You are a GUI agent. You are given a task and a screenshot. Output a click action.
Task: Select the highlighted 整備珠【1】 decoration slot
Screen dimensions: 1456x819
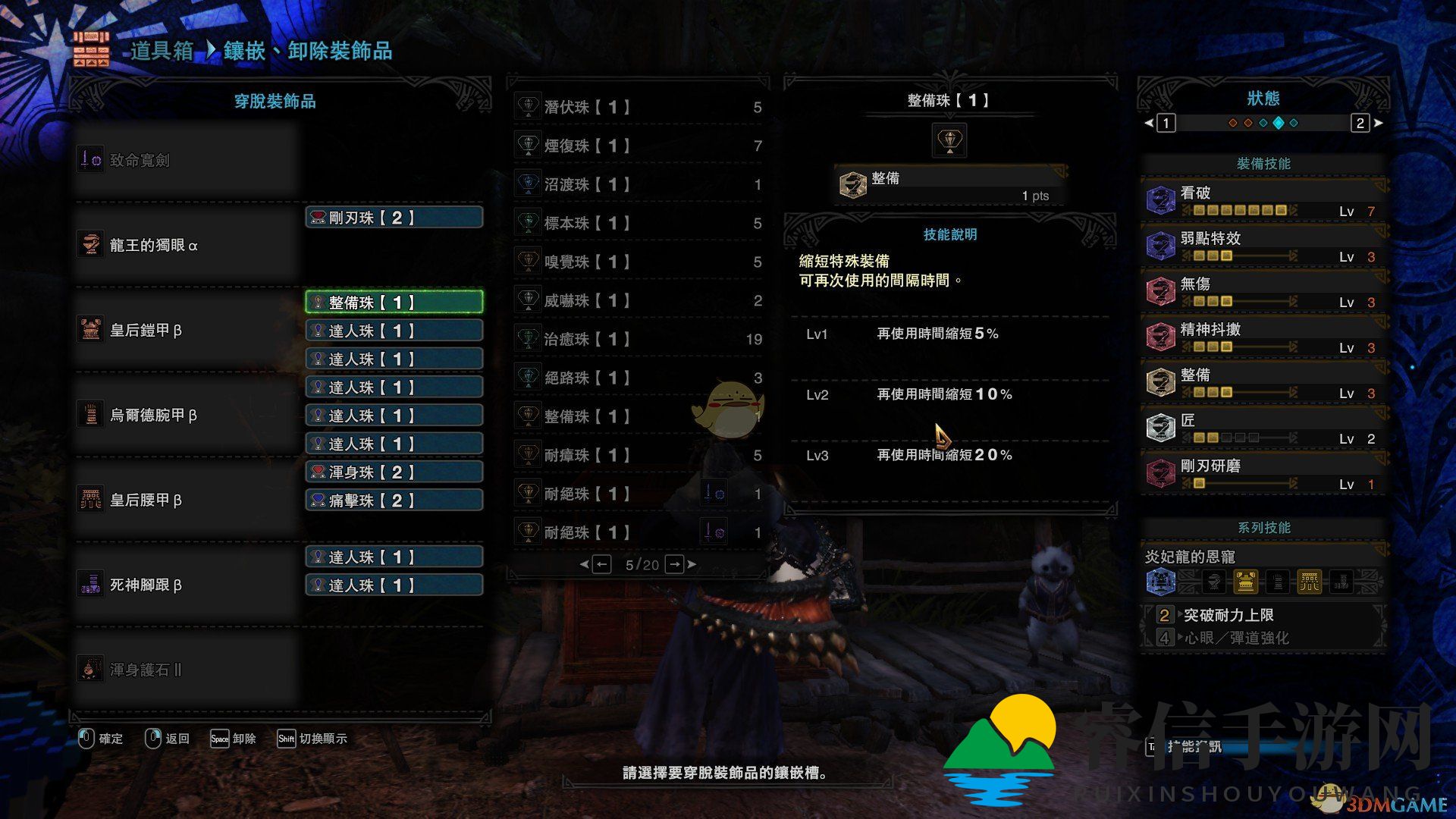(394, 303)
